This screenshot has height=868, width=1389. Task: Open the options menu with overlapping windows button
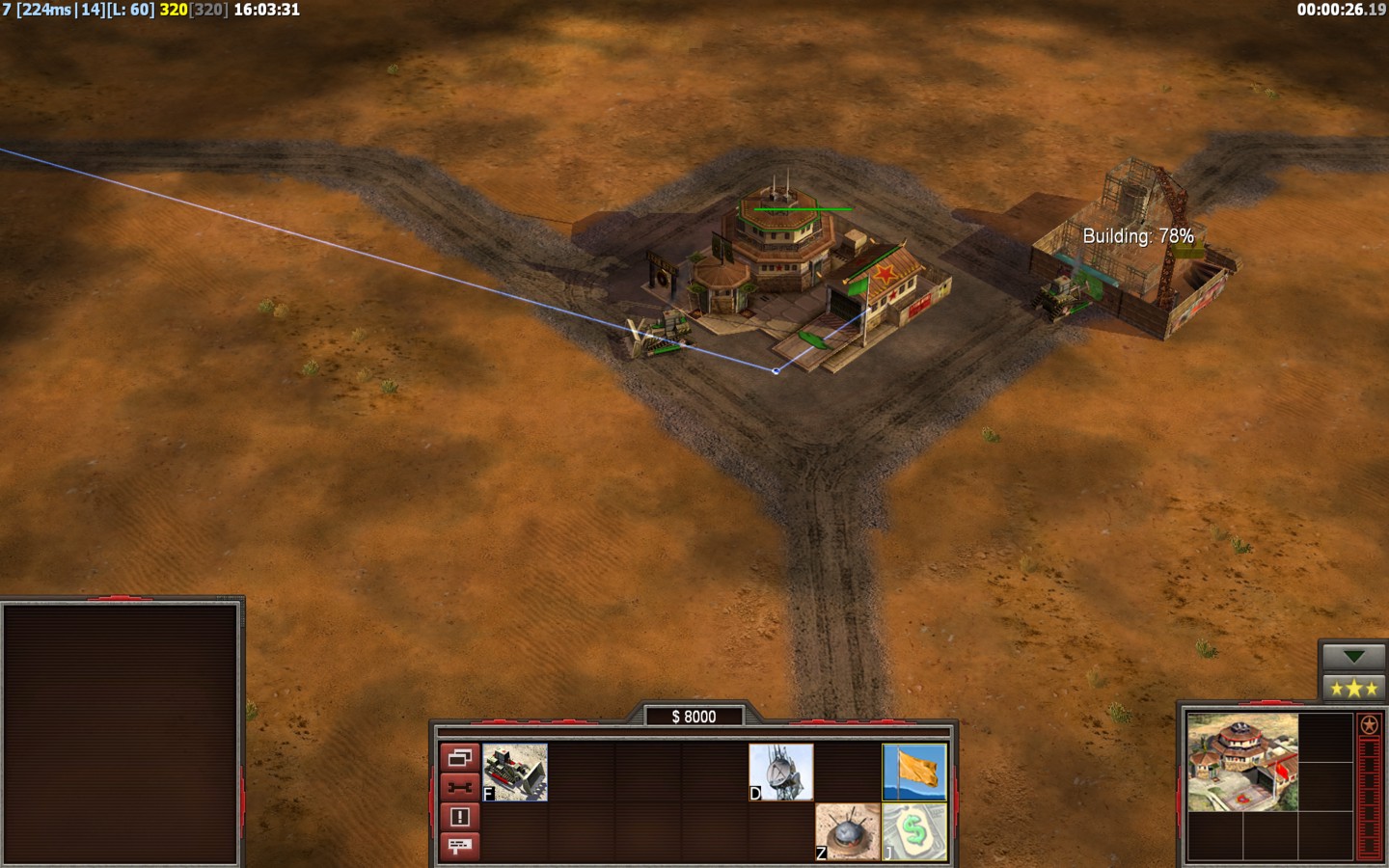459,758
